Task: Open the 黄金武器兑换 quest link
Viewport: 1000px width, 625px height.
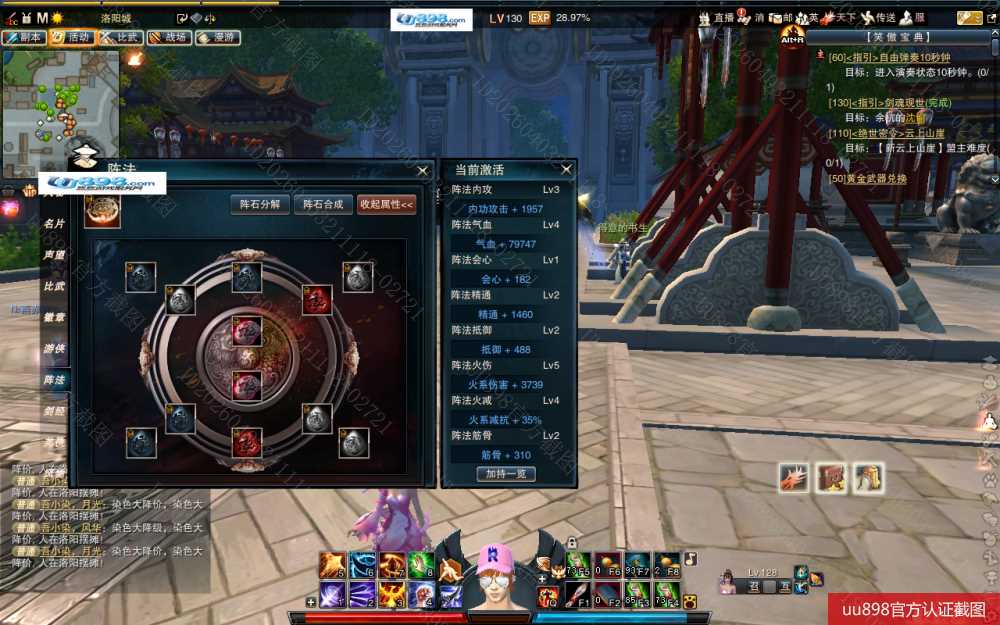Action: (x=868, y=179)
